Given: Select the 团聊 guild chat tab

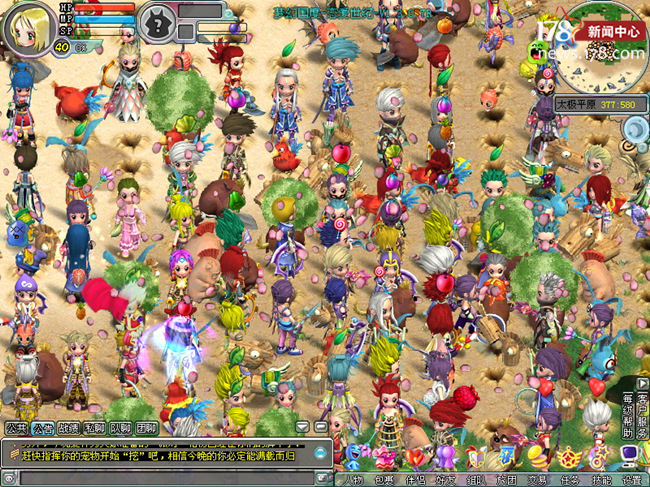Looking at the screenshot, I should coord(146,428).
